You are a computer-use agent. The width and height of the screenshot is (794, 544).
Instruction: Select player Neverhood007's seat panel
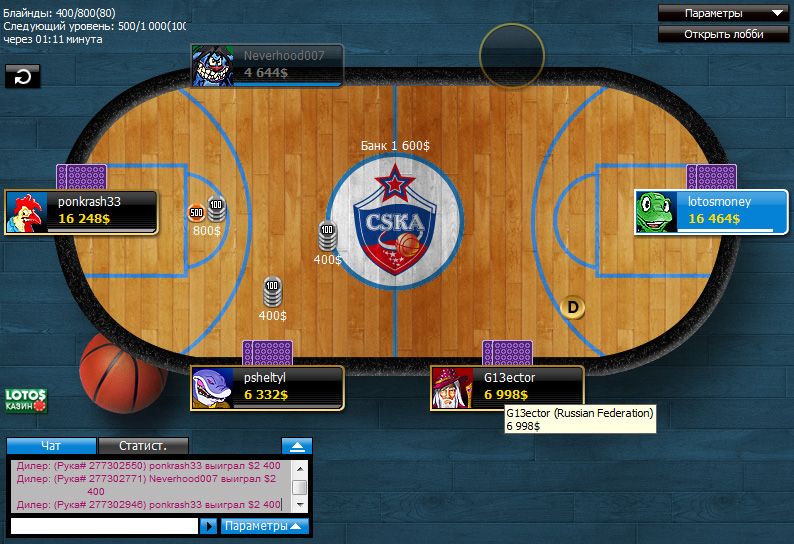[268, 65]
